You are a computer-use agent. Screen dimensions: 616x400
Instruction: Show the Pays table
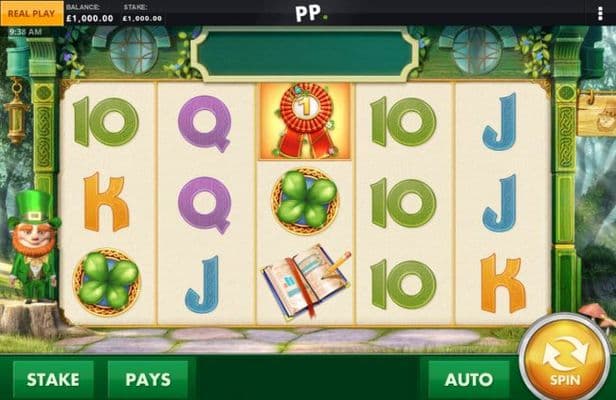[x=147, y=380]
